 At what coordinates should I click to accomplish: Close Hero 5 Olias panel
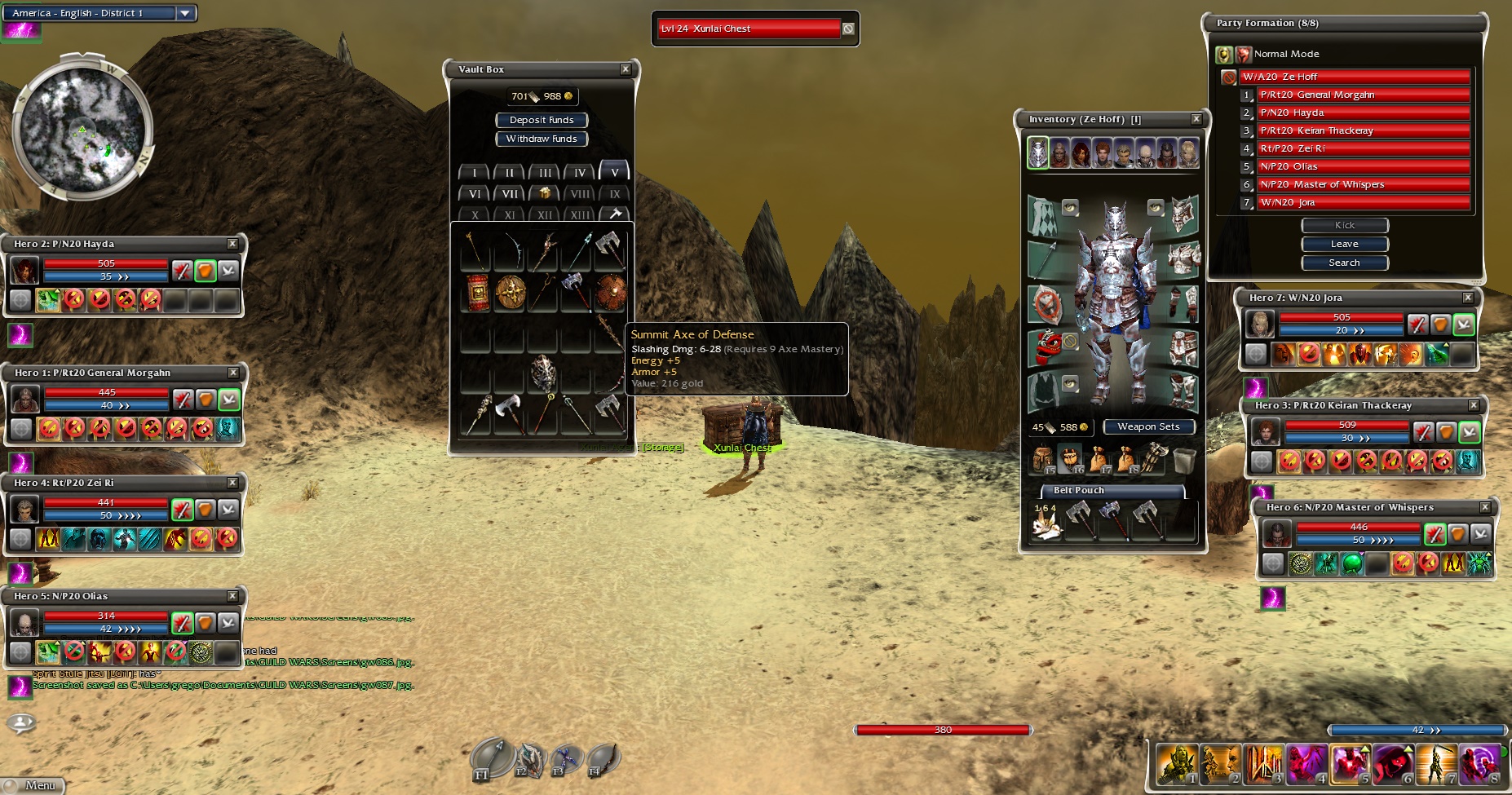[232, 596]
